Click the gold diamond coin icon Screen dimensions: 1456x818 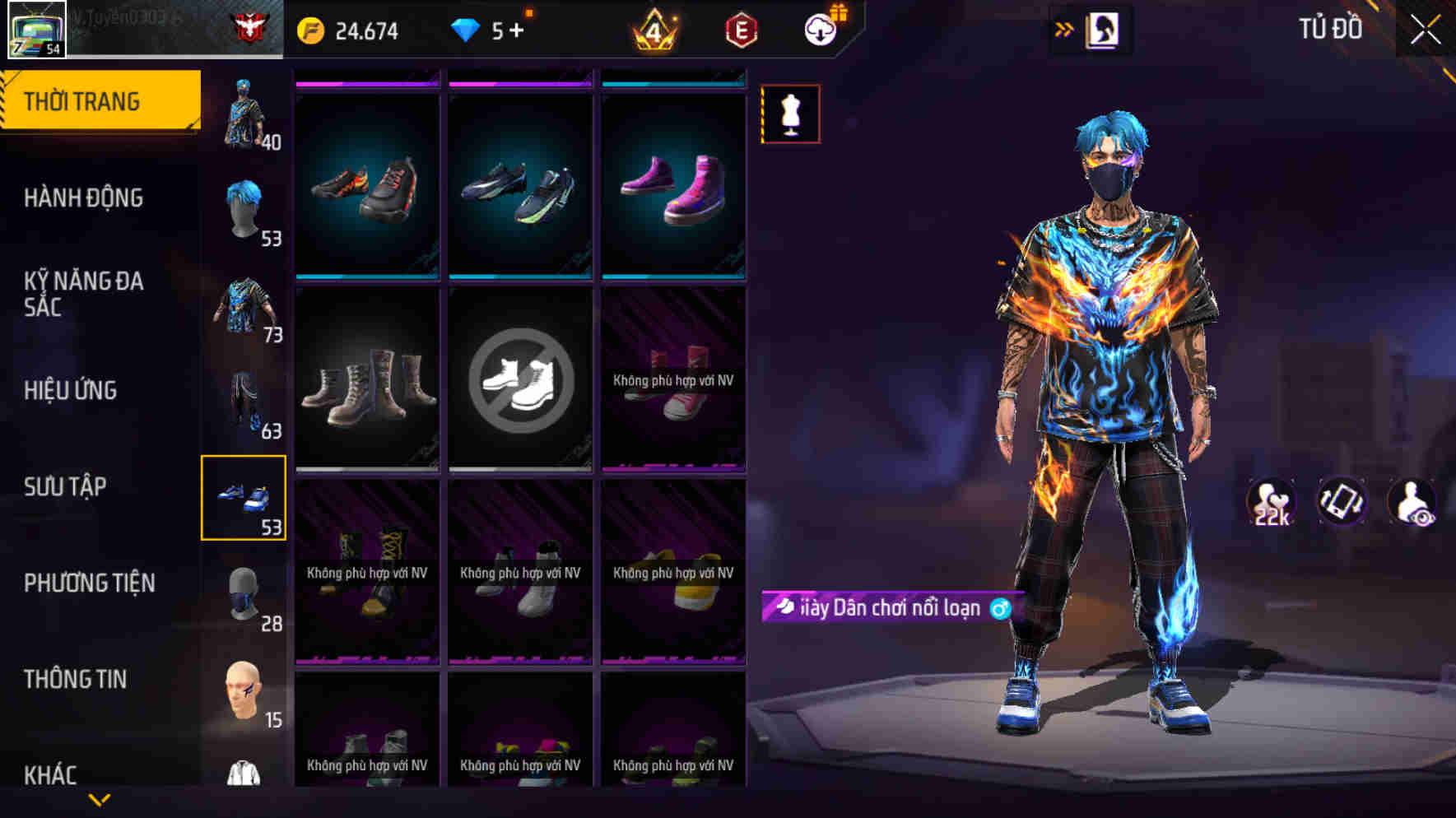(x=311, y=30)
